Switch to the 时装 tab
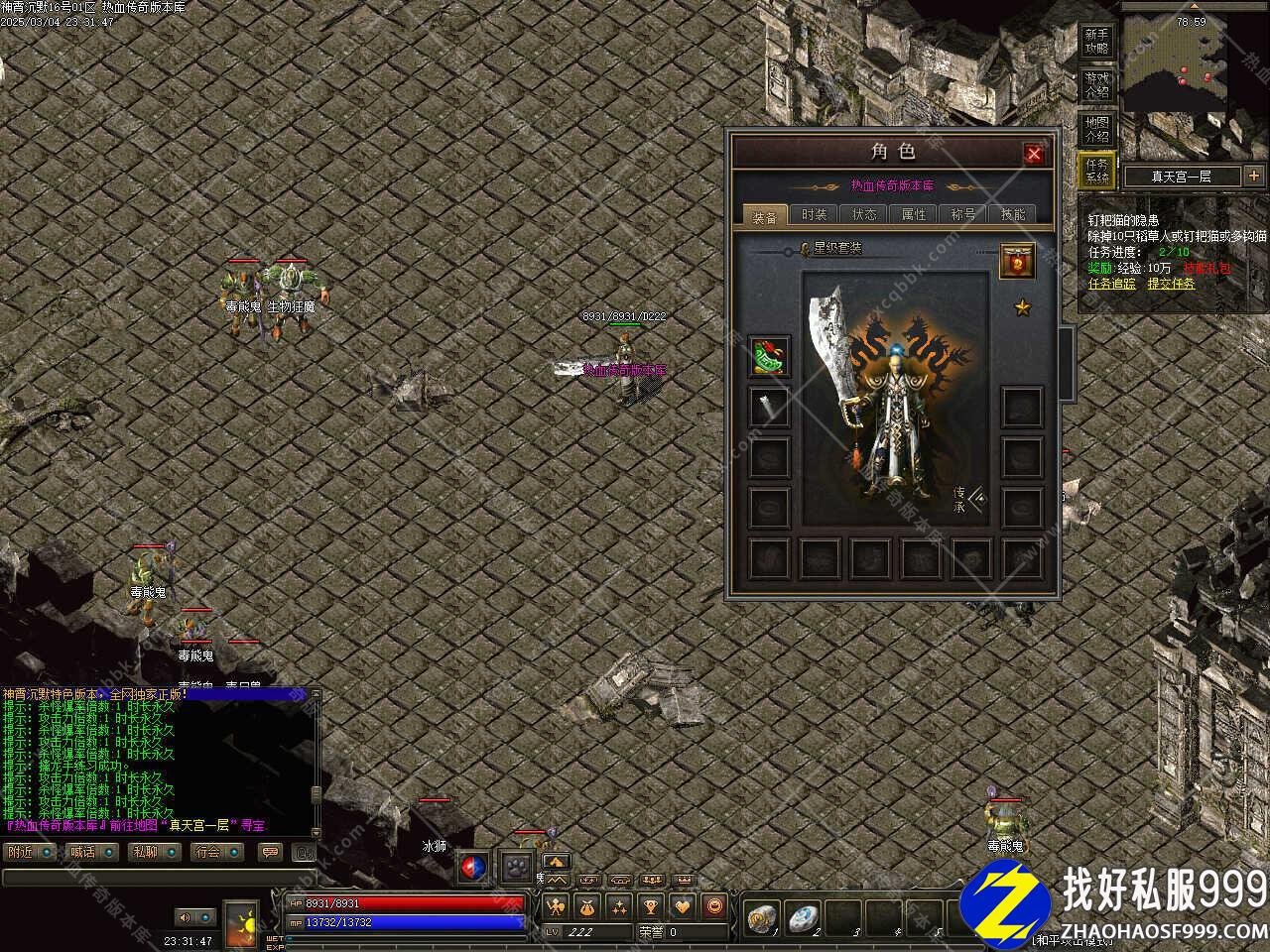 [815, 214]
